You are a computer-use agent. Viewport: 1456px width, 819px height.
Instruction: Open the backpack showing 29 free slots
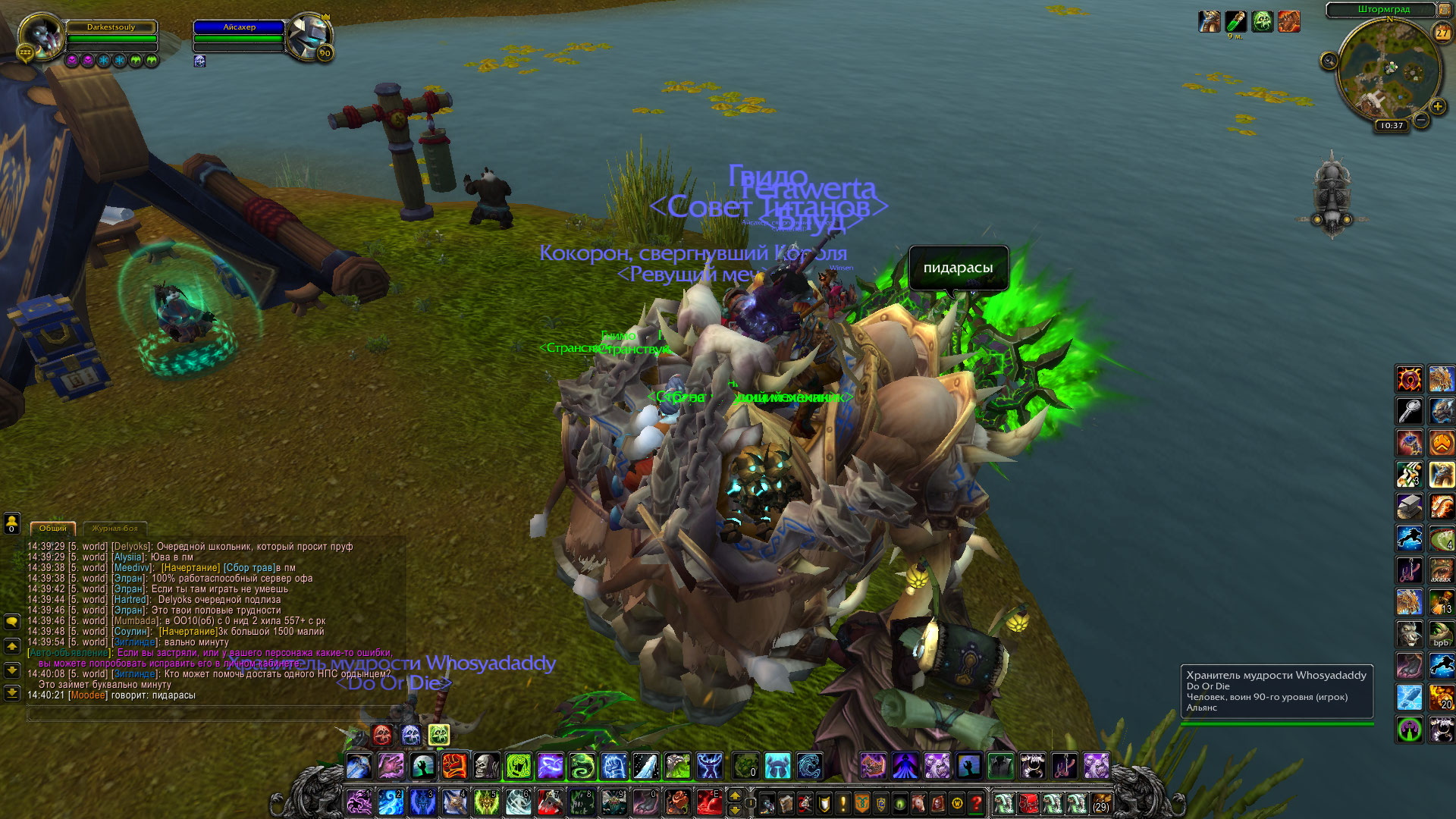click(1100, 802)
